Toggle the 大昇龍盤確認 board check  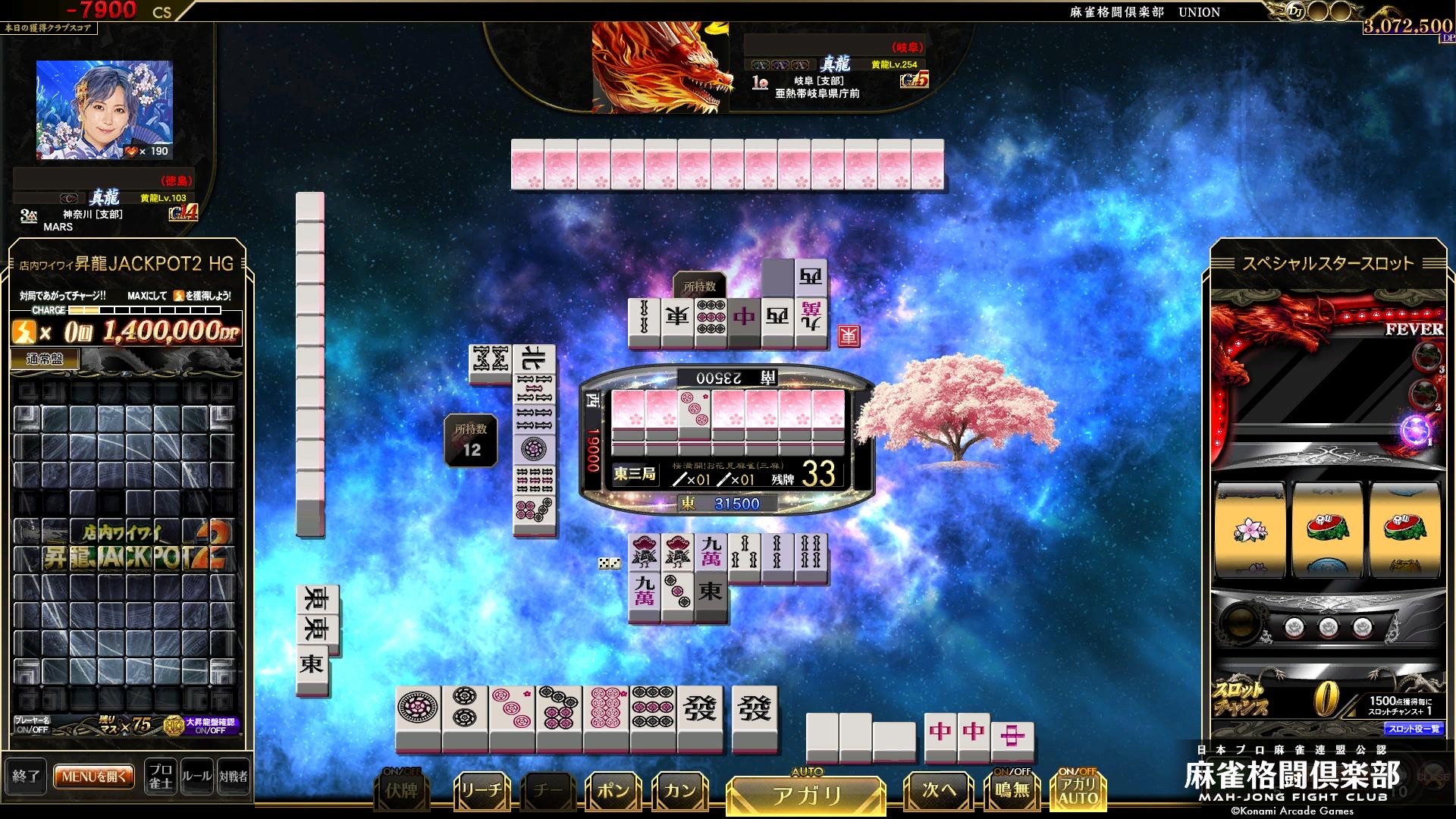coord(210,726)
